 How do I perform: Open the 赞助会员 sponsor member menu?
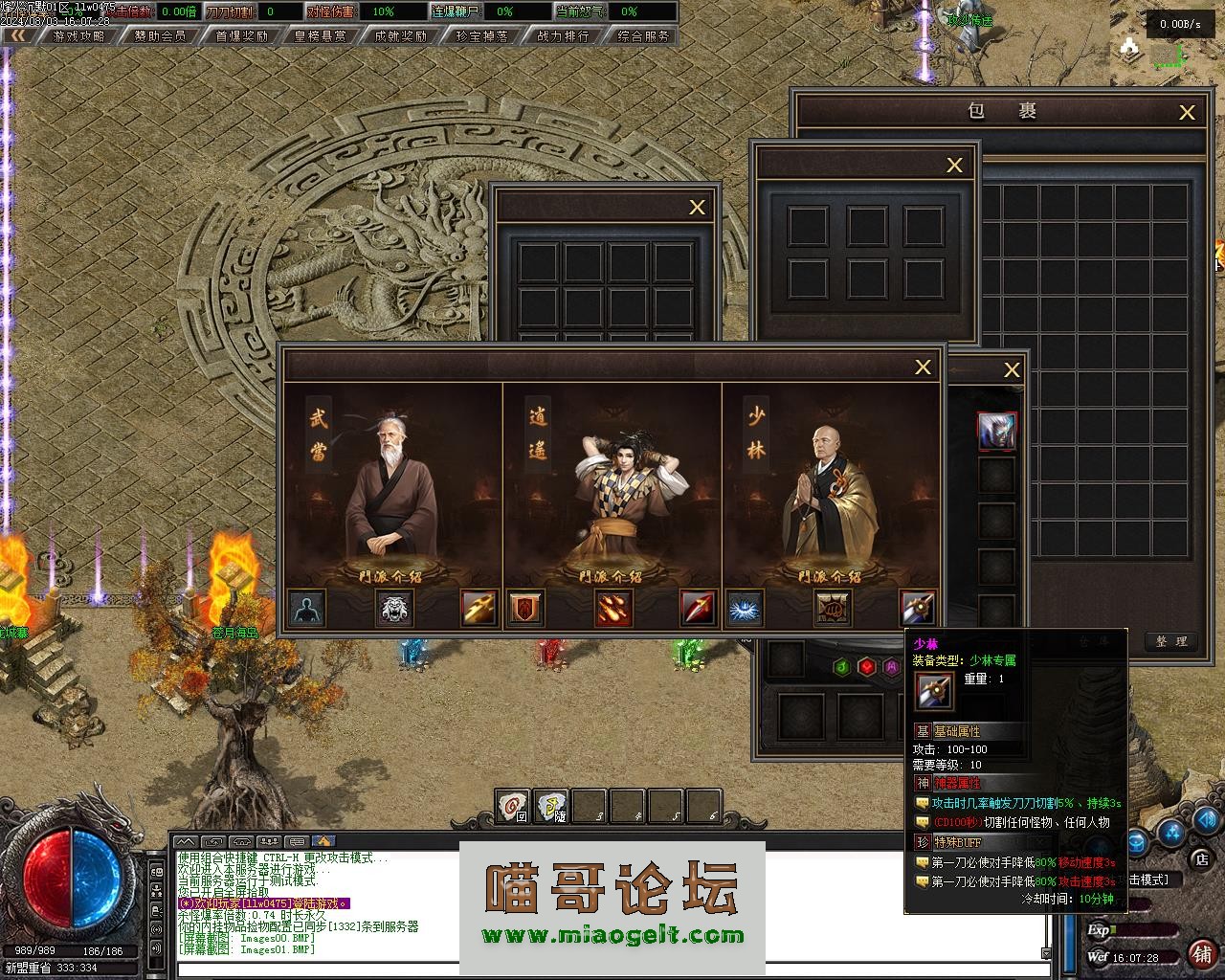click(160, 36)
